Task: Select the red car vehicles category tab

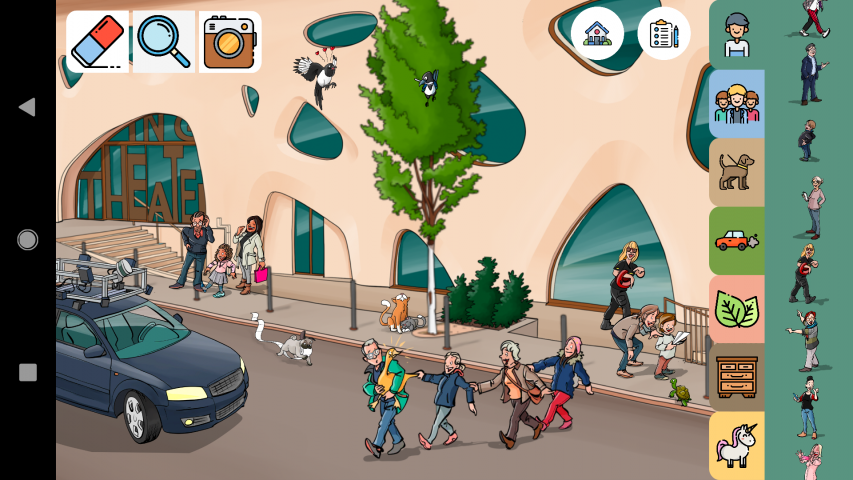Action: [x=737, y=240]
